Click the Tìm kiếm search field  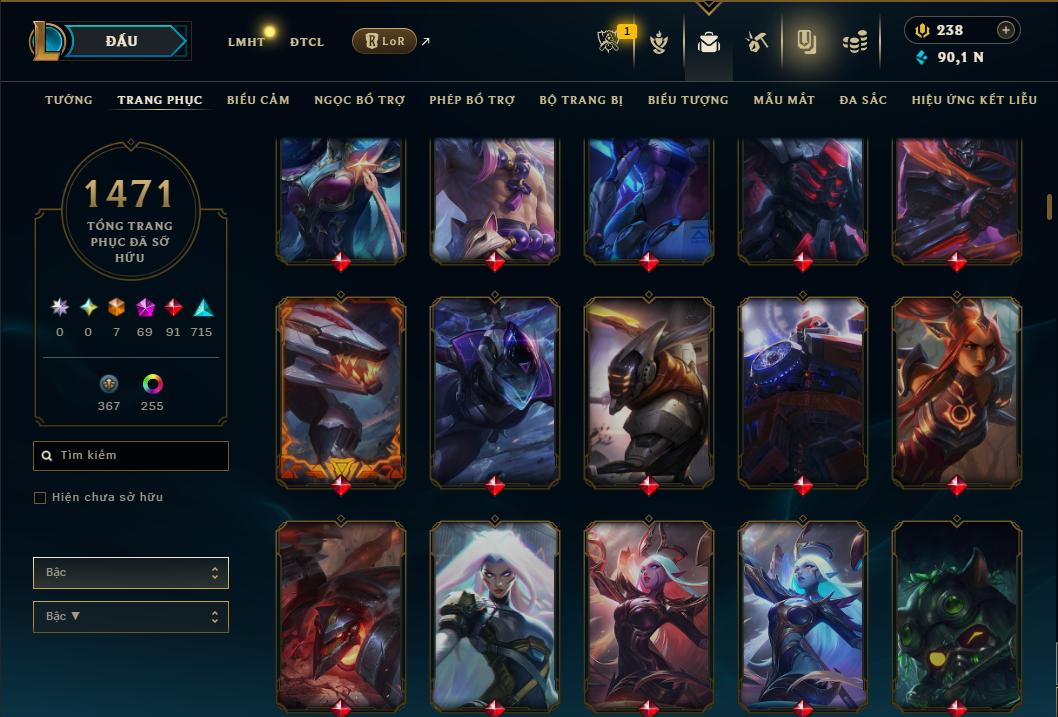131,456
